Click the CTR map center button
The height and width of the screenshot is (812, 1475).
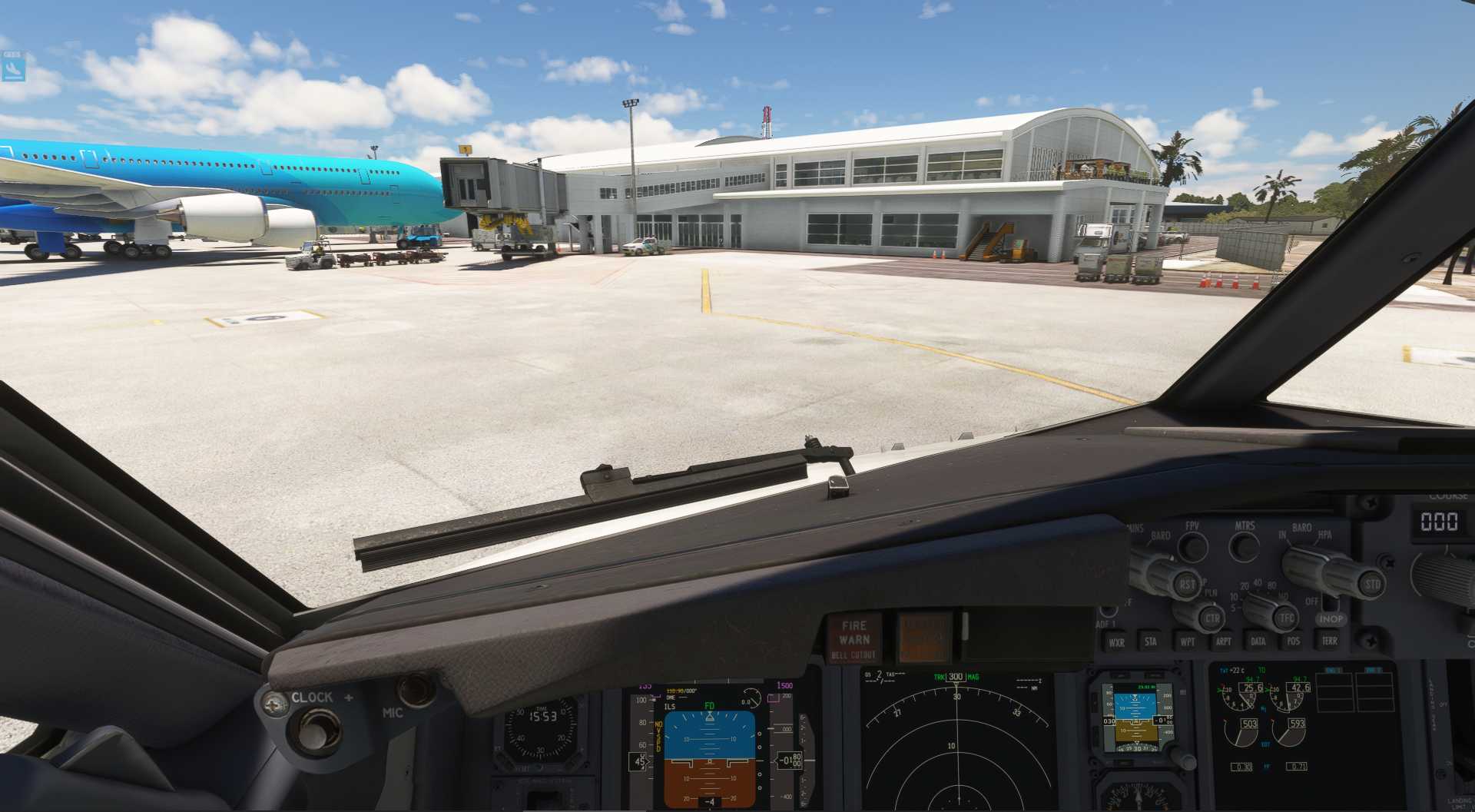(1211, 618)
